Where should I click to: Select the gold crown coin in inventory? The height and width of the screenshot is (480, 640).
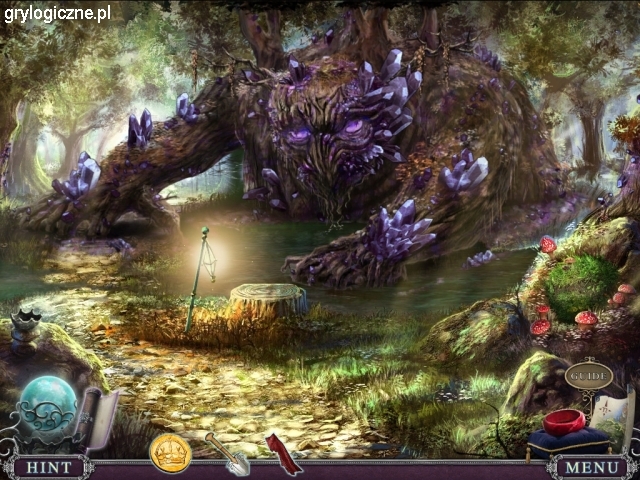tap(170, 453)
